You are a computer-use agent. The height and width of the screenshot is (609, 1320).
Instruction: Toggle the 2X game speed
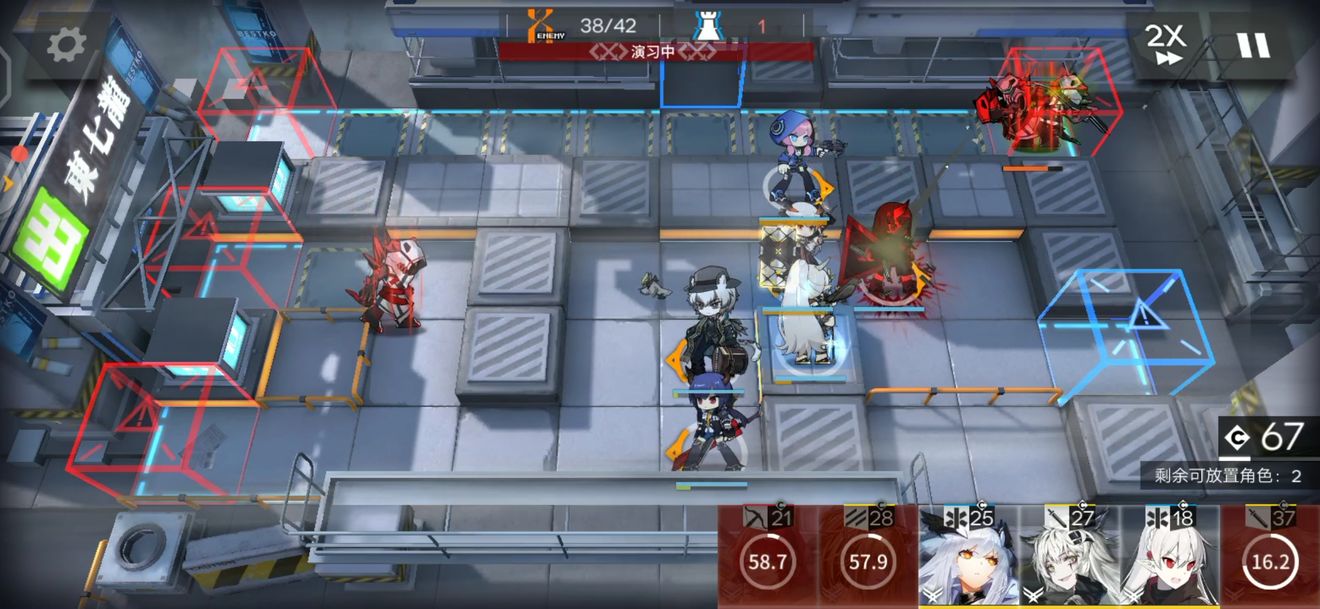pos(1165,45)
